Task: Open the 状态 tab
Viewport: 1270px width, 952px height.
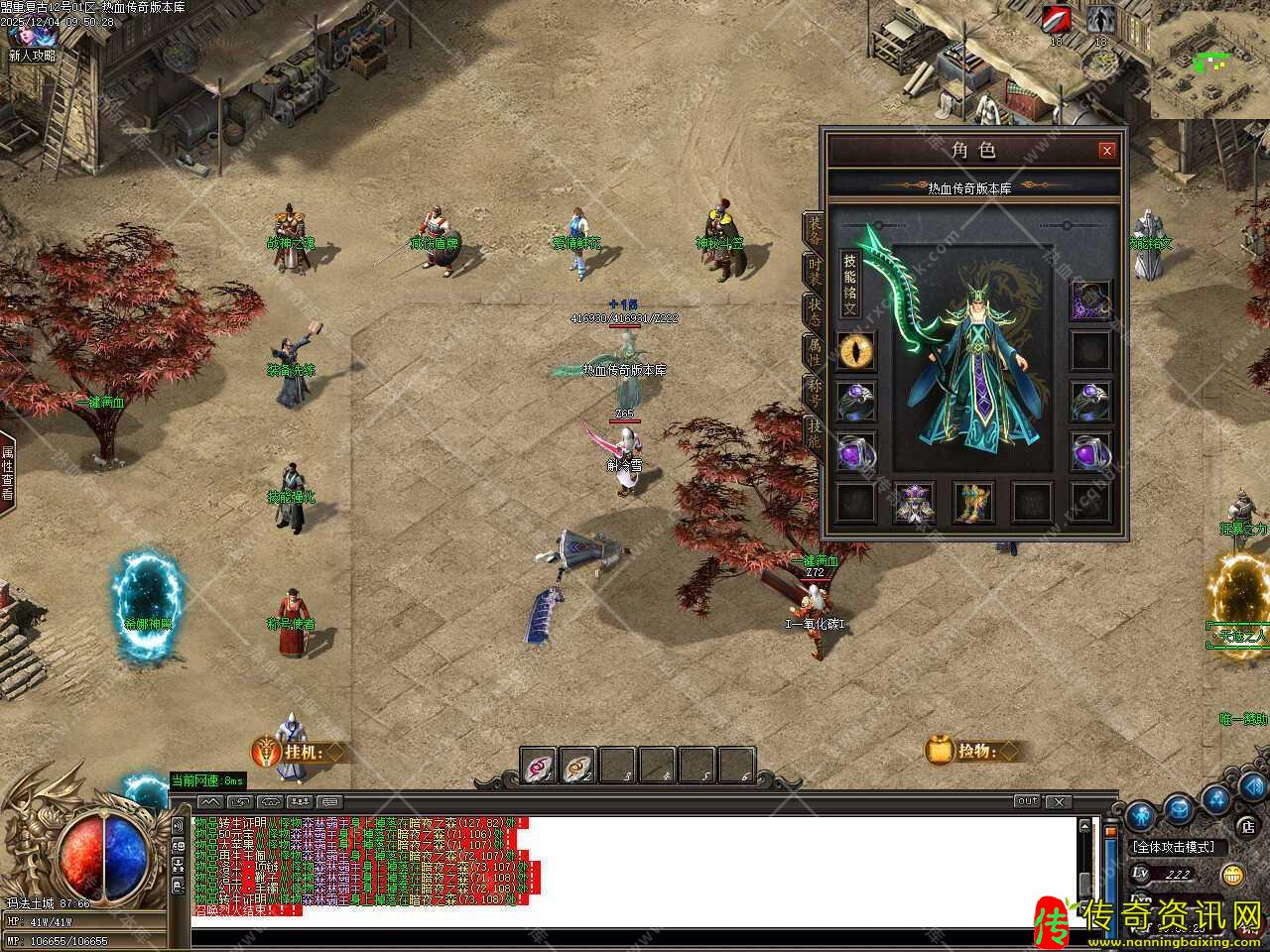Action: tap(814, 309)
